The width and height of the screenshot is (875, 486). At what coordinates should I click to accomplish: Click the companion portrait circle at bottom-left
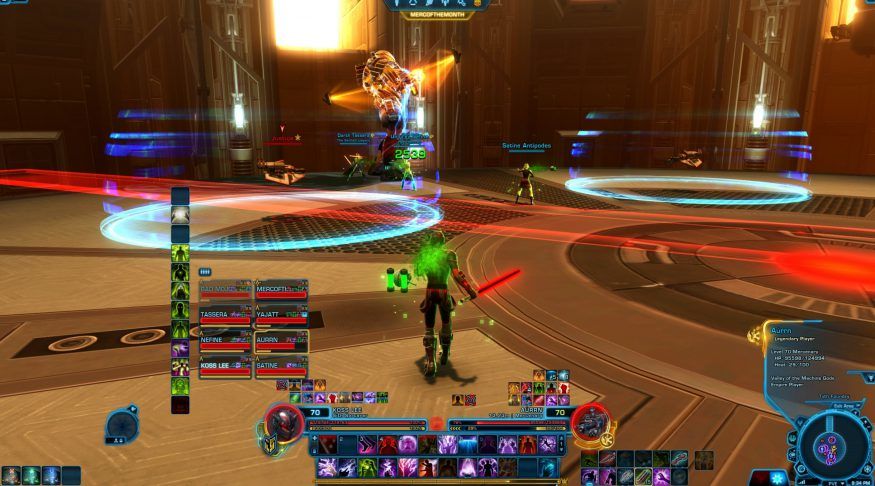[x=120, y=425]
